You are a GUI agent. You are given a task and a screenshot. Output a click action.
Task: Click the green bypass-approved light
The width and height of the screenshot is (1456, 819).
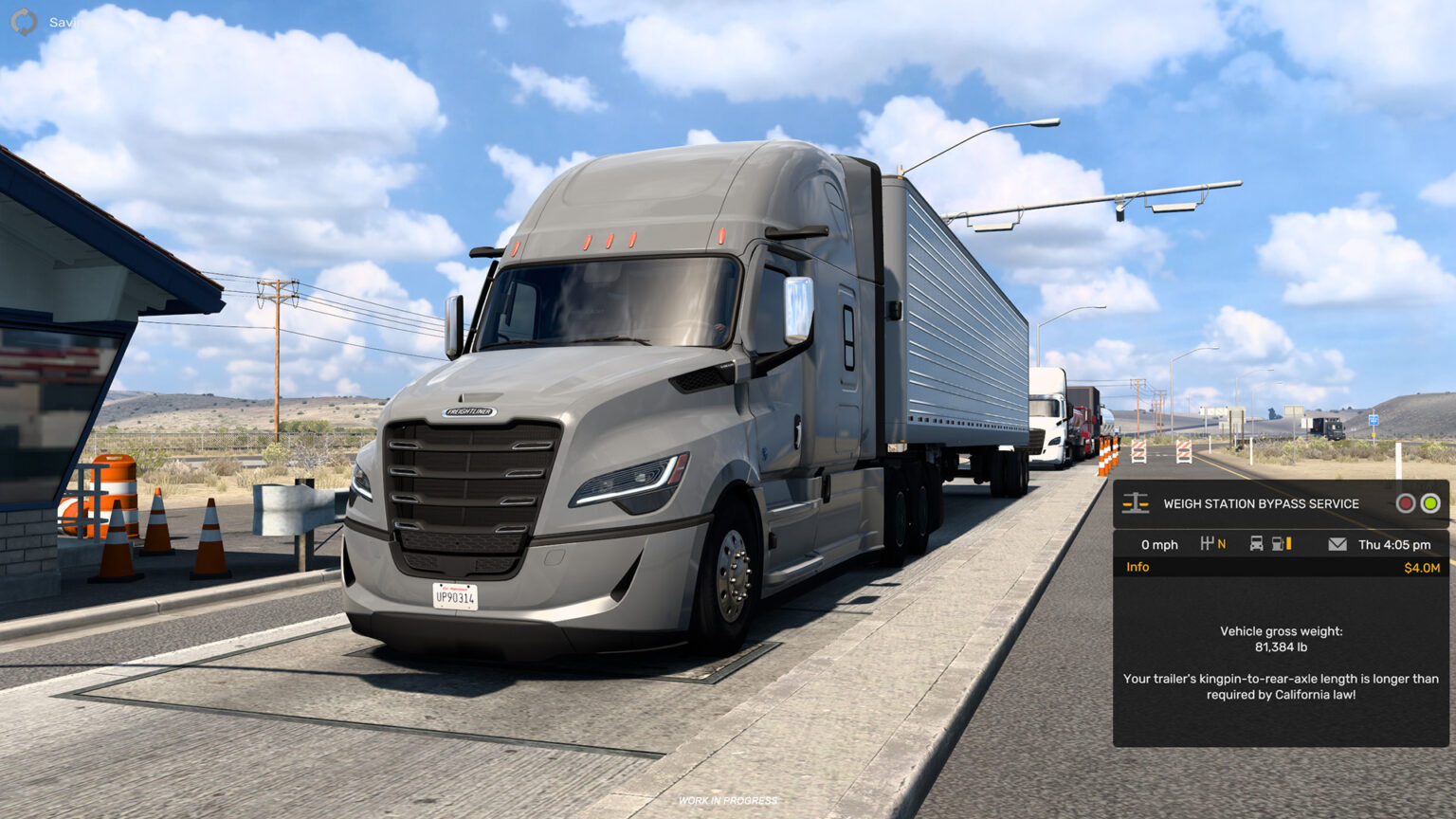tap(1430, 503)
